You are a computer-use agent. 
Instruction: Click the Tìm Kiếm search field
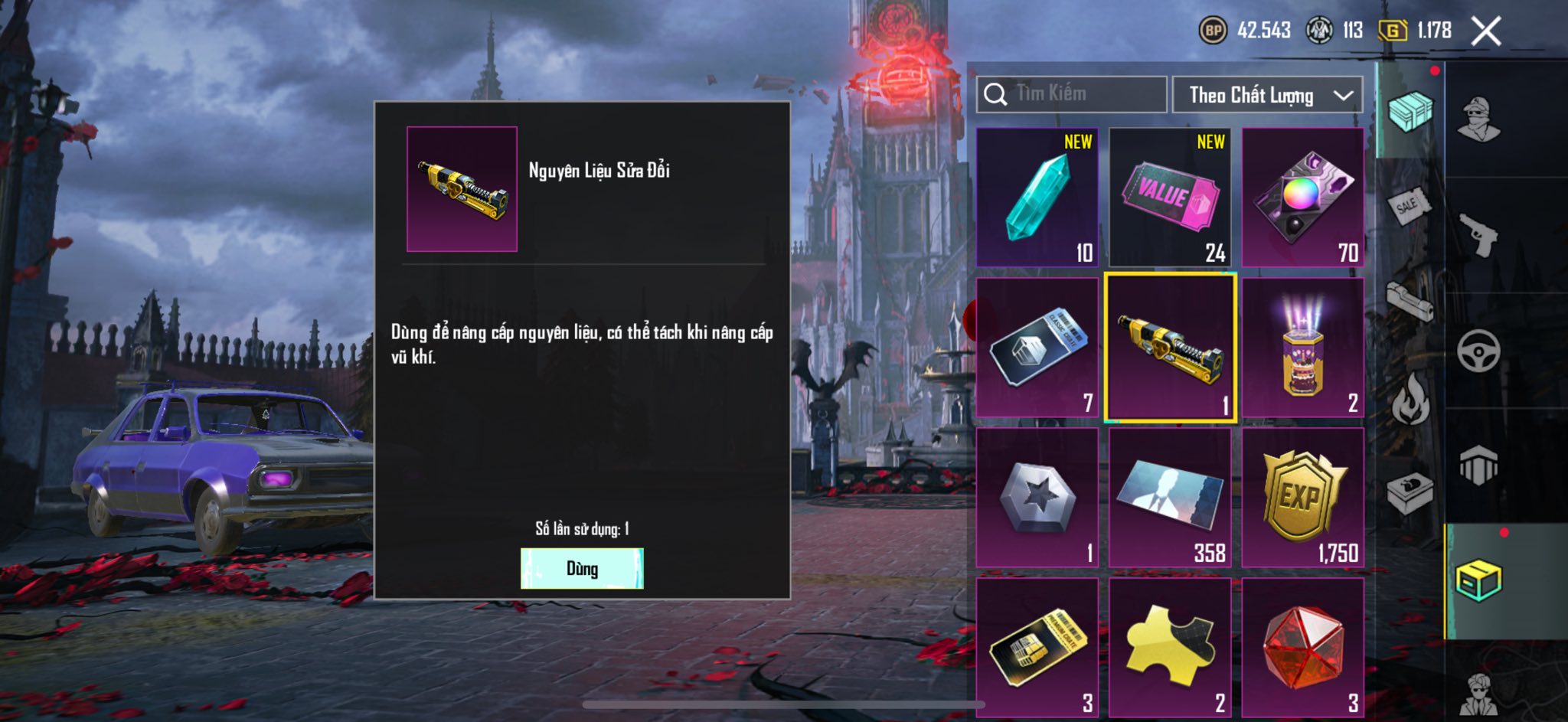pos(1072,94)
